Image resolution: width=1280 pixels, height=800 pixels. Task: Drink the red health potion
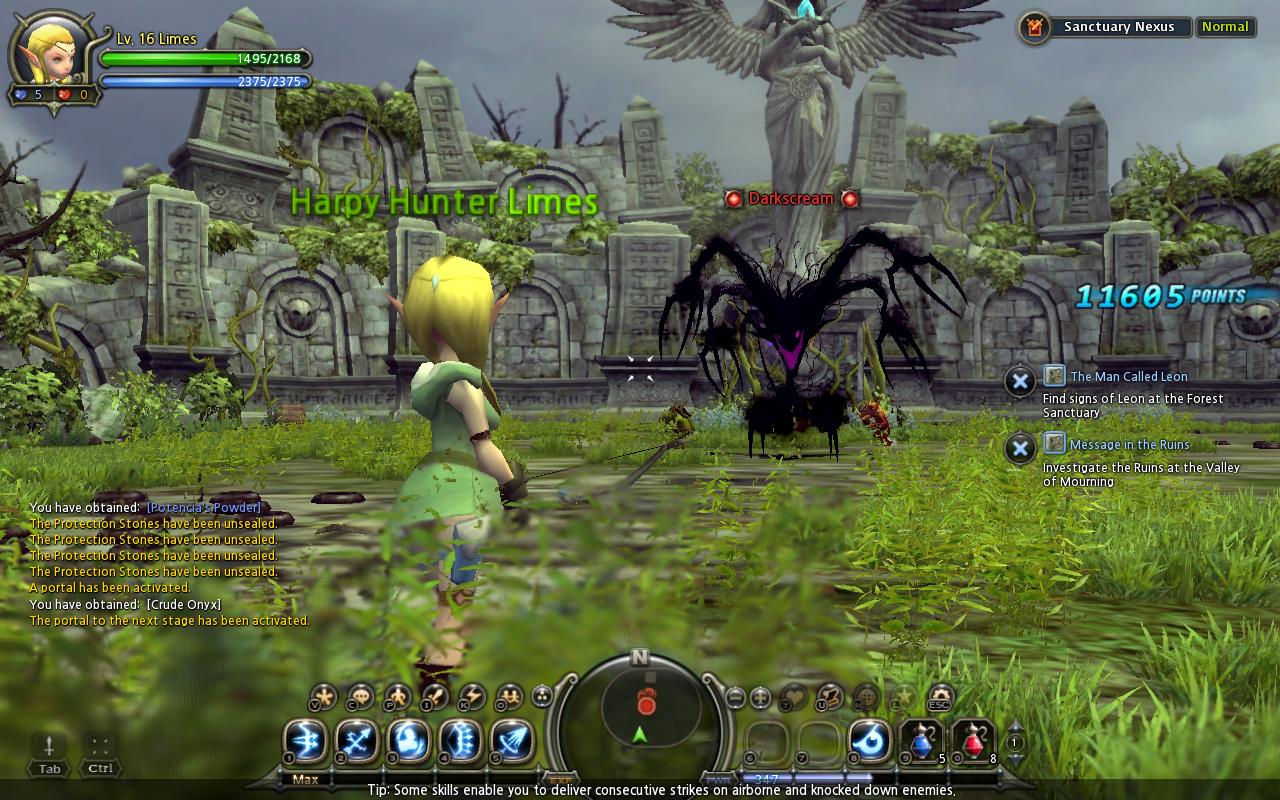point(973,741)
